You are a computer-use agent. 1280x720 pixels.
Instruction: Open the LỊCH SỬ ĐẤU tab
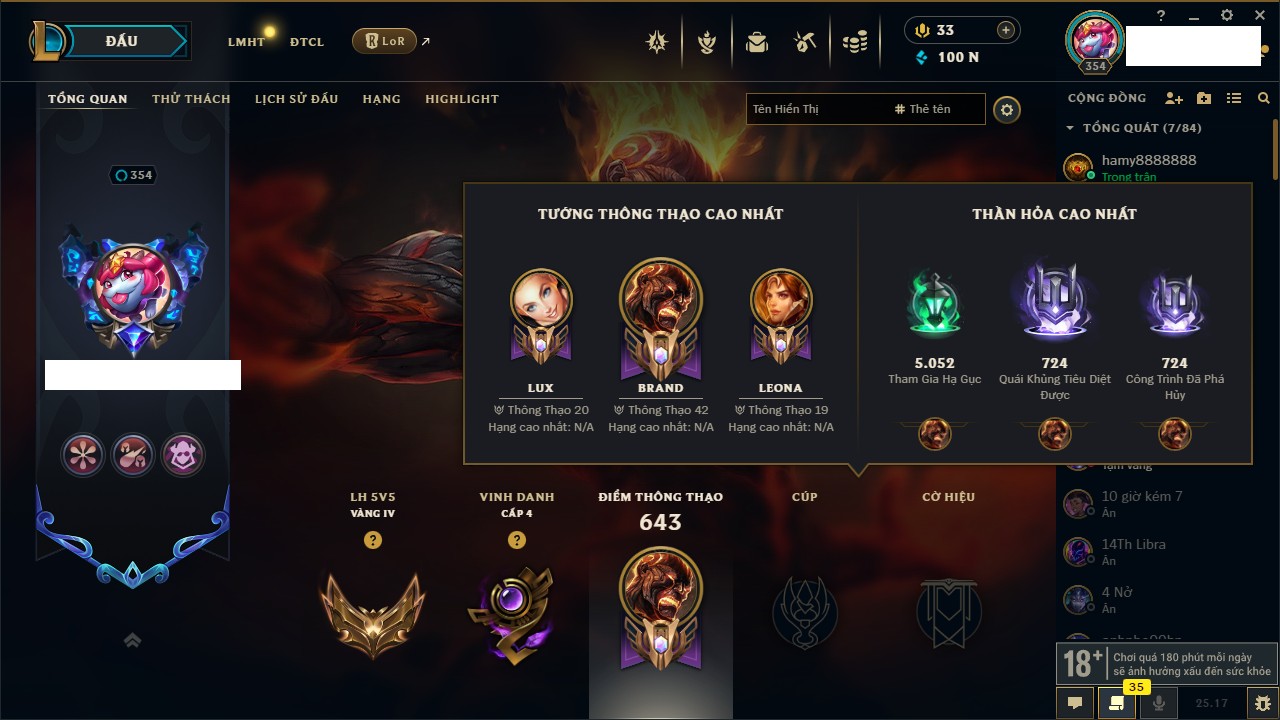click(x=296, y=99)
